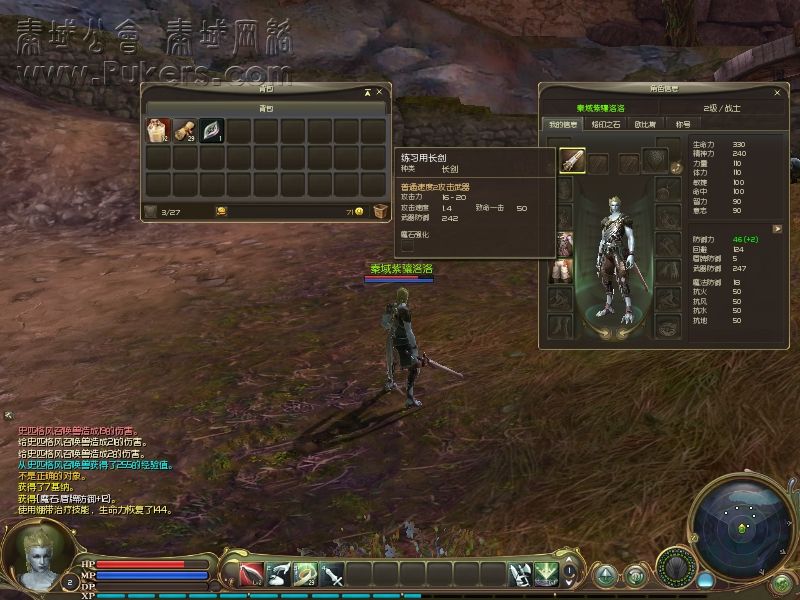Select the 我的信息 tab

pos(565,124)
